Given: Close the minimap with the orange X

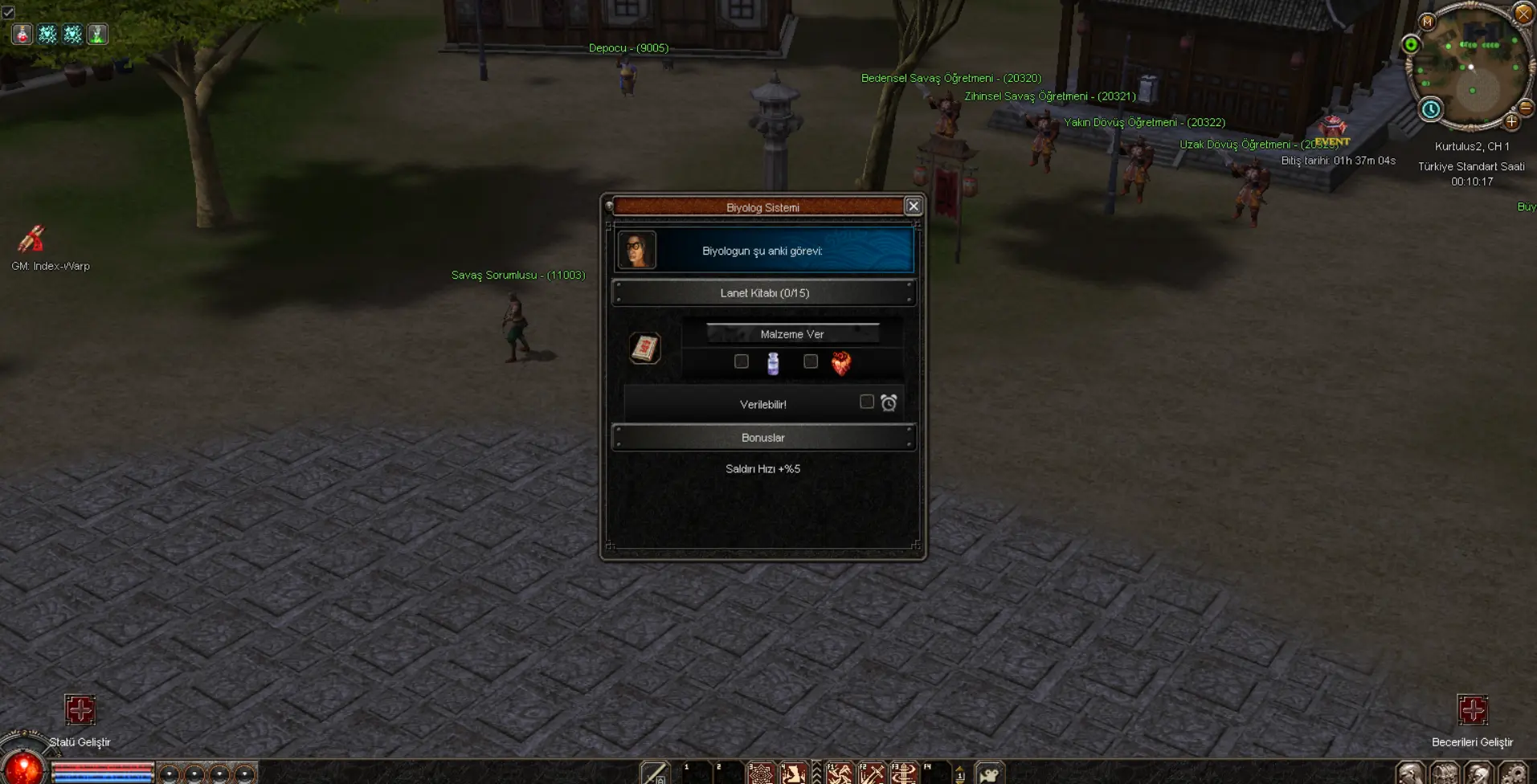Looking at the screenshot, I should [1523, 13].
